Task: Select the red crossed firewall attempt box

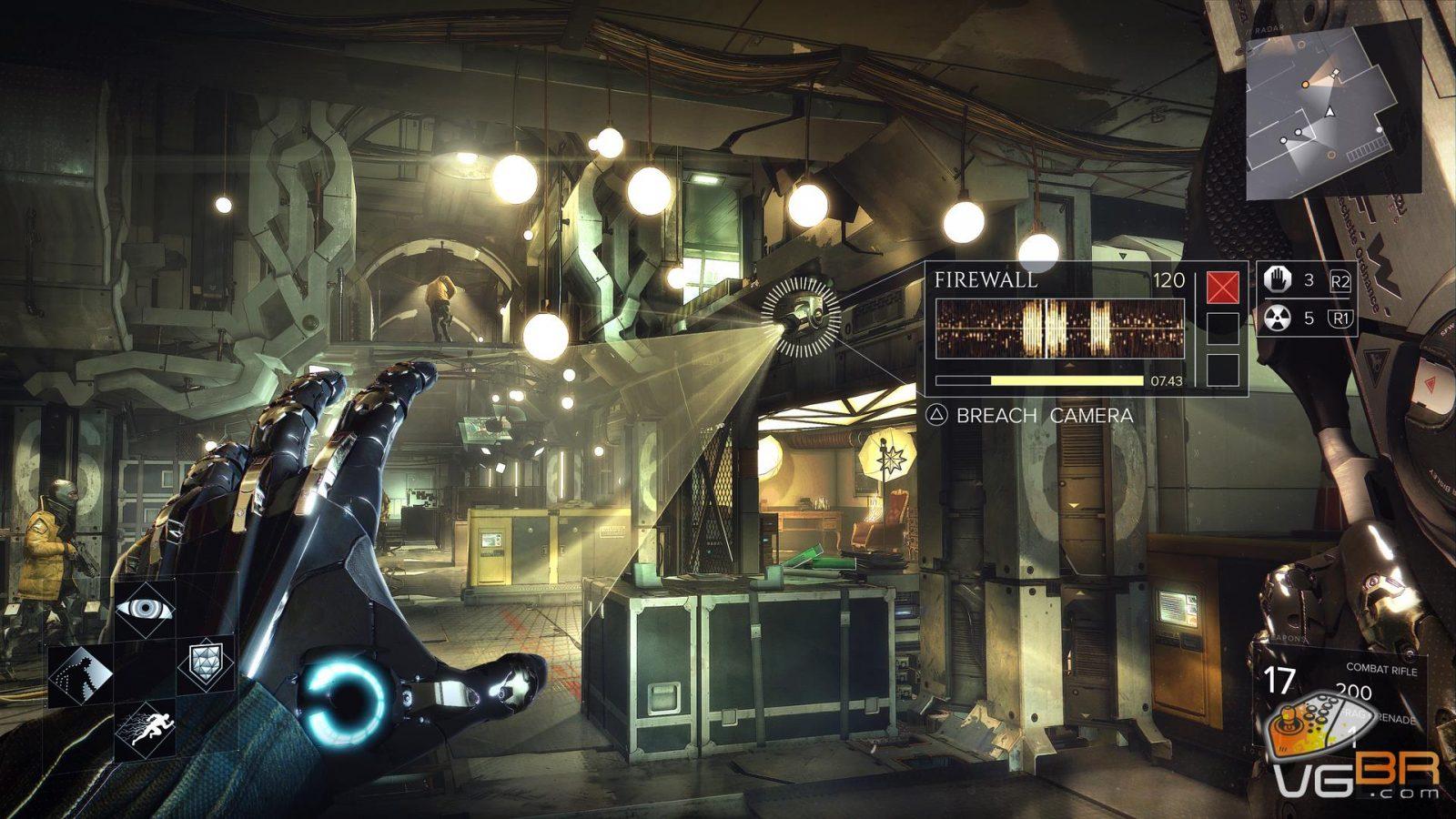Action: click(1222, 288)
